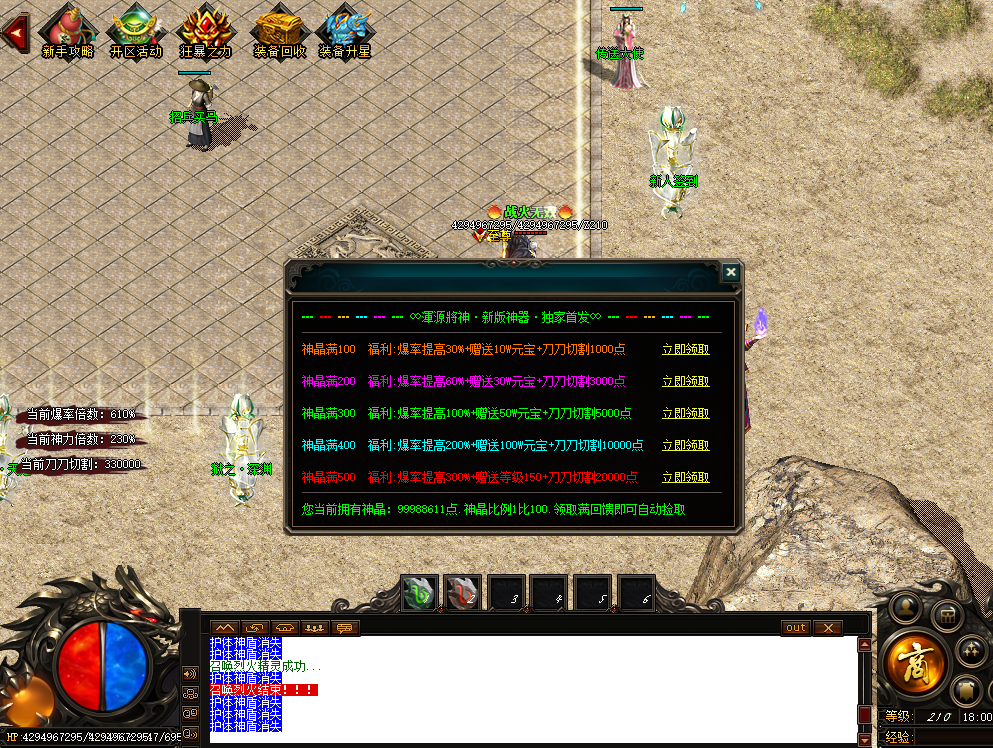The height and width of the screenshot is (748, 993).
Task: Claim the 神晶满500 reward via 立即领取
Action: [x=685, y=478]
